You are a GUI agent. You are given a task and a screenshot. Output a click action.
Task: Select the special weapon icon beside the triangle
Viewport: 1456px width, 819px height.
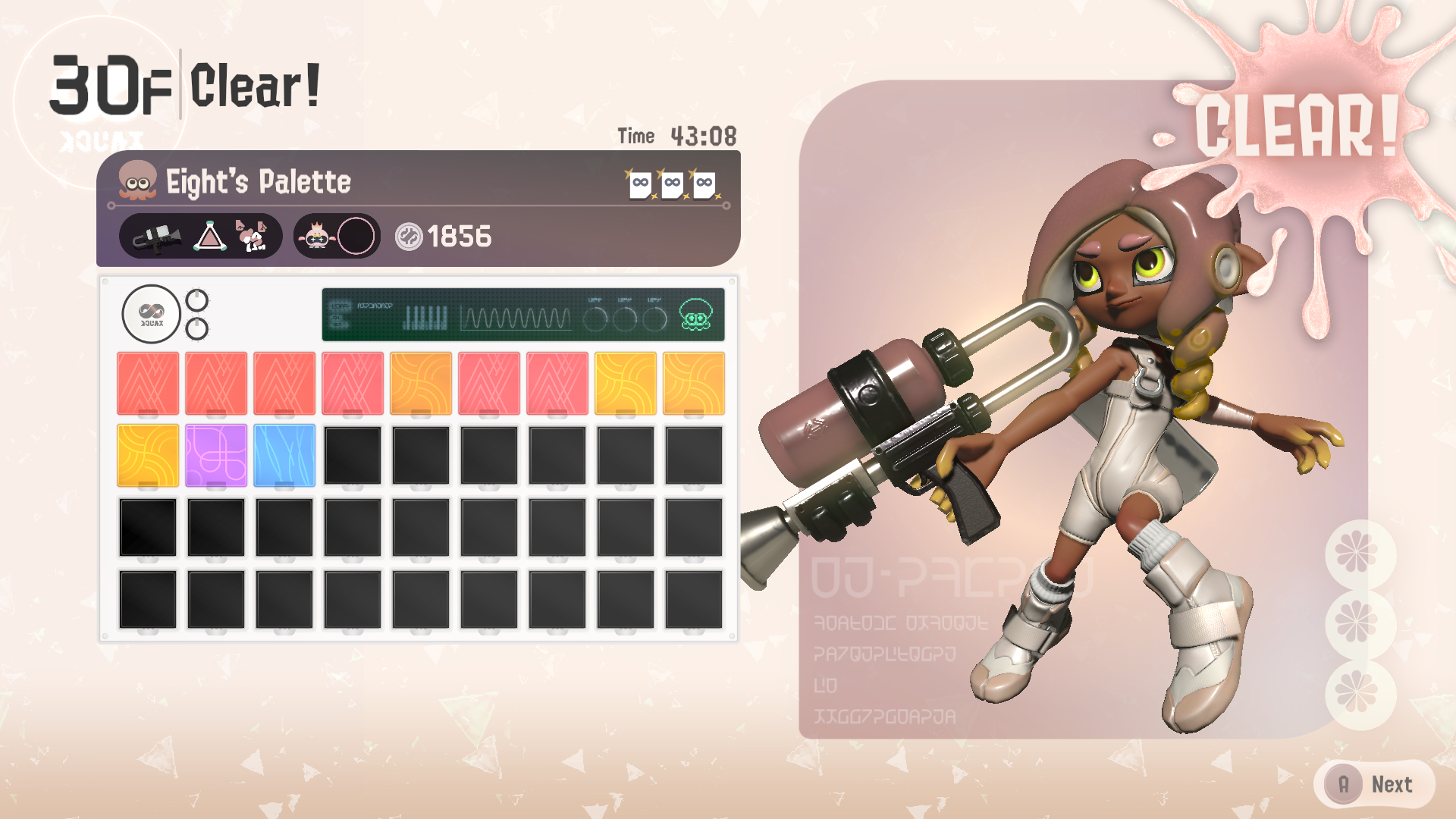coord(252,237)
